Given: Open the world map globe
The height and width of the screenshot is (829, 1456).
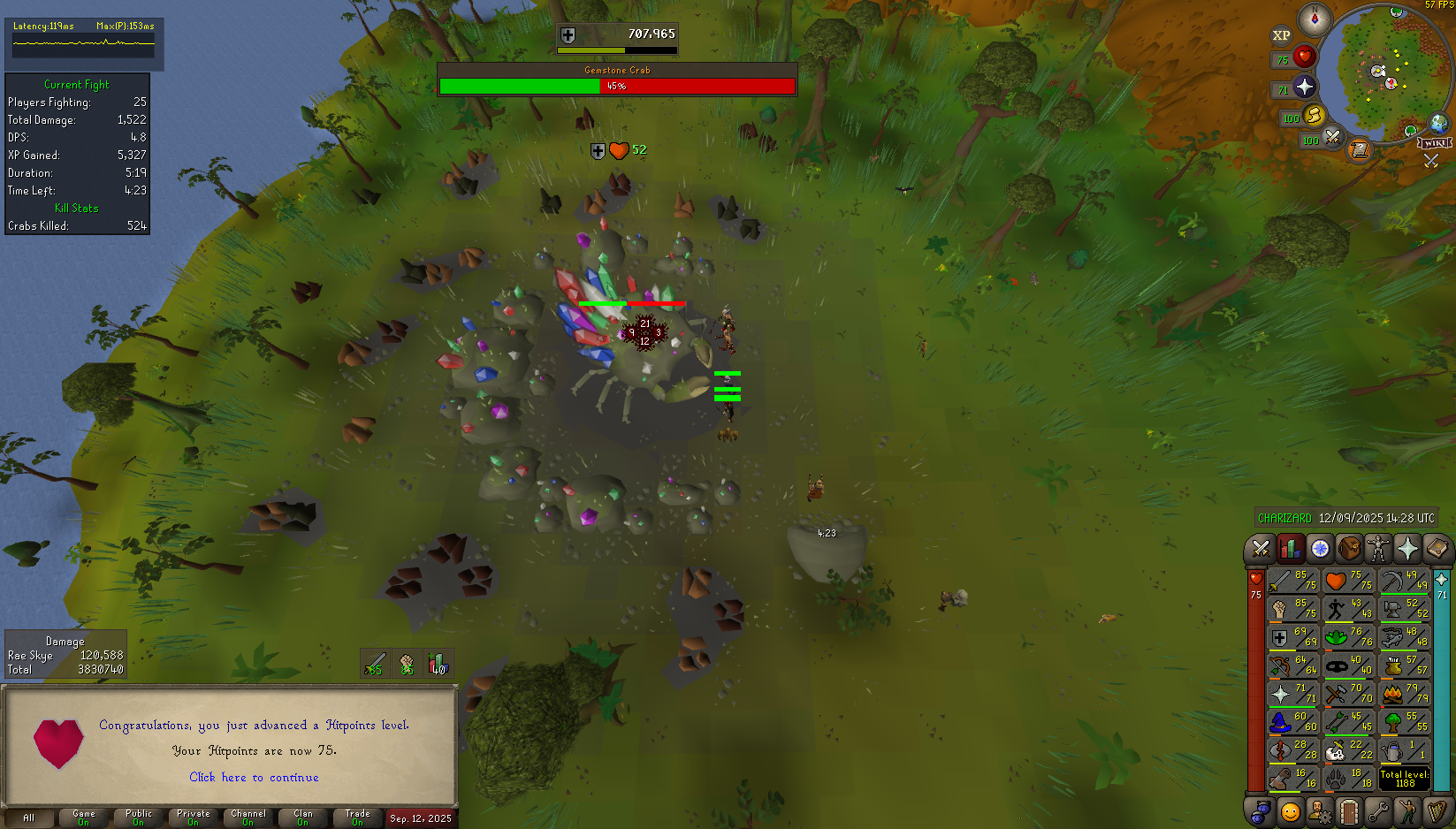Looking at the screenshot, I should [1439, 123].
